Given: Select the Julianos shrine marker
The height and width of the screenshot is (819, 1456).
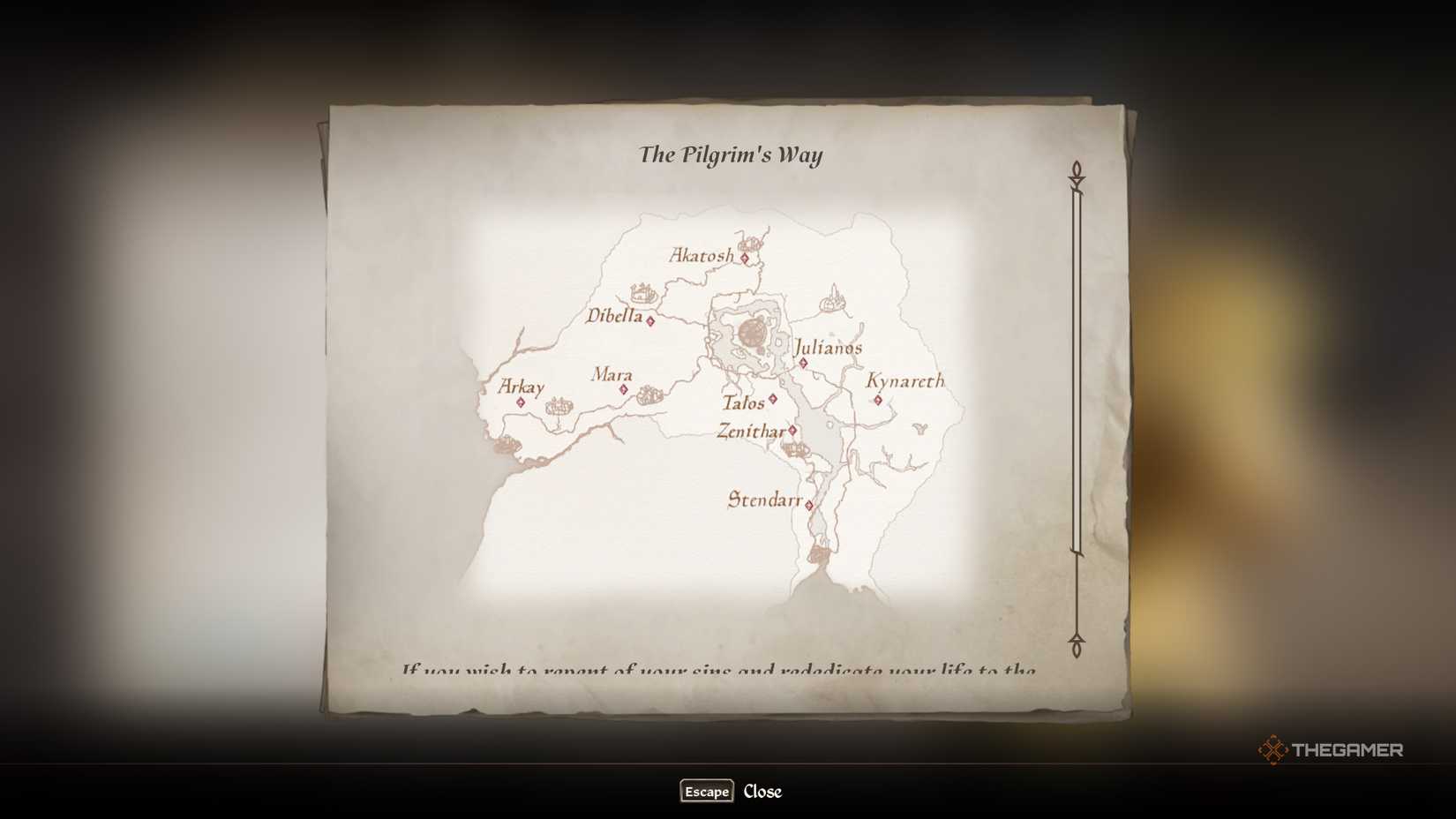Looking at the screenshot, I should (x=803, y=362).
